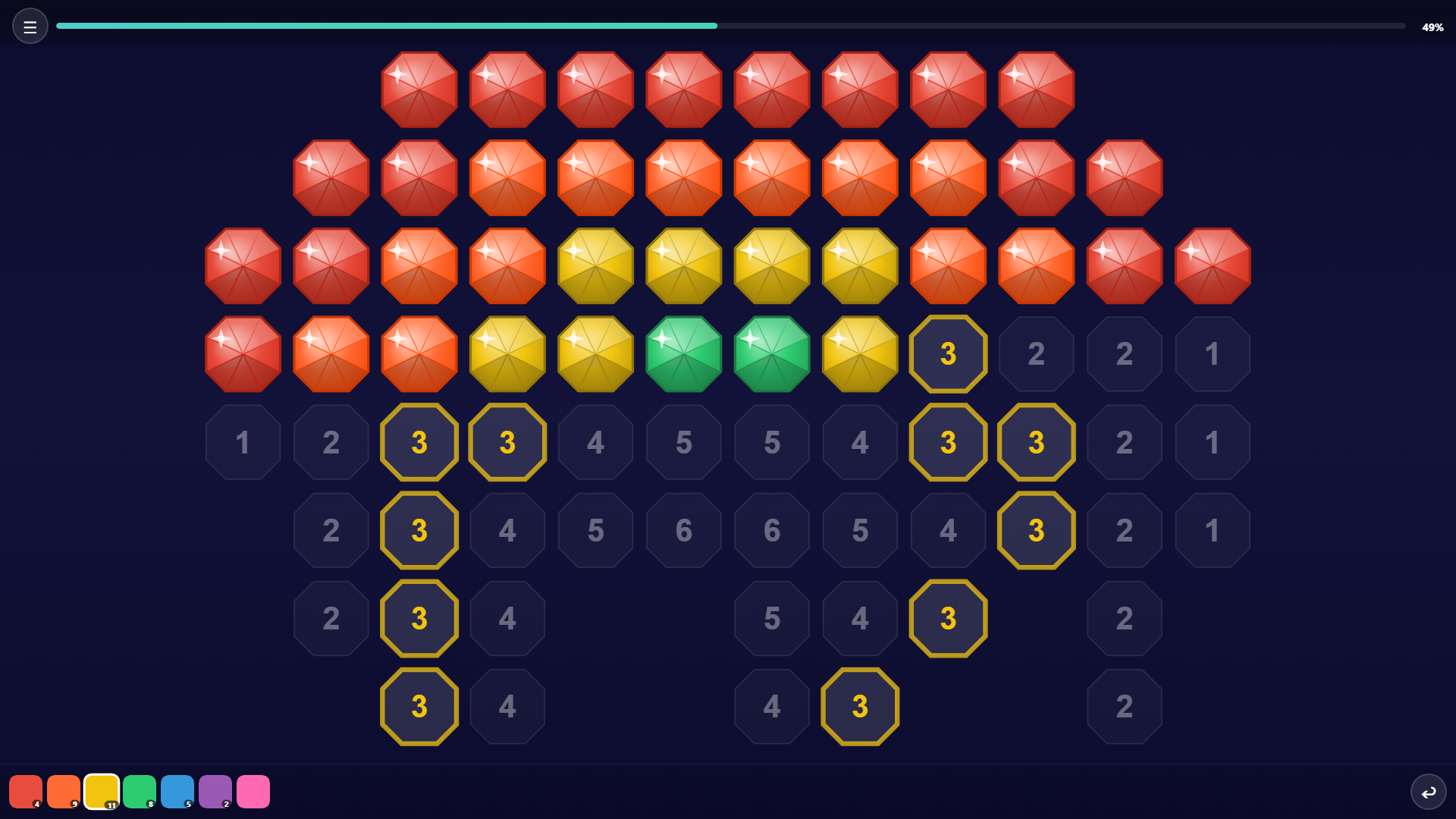Paint a cell labeled 6 near the board center

click(x=683, y=530)
